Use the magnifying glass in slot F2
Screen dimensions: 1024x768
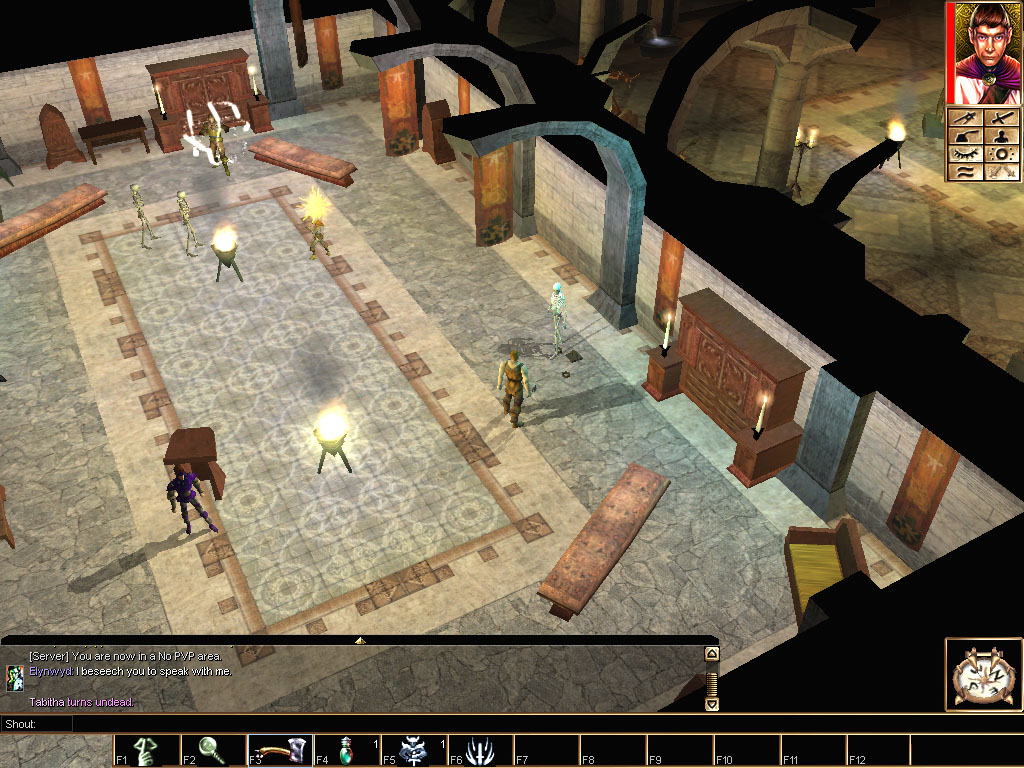(x=212, y=750)
